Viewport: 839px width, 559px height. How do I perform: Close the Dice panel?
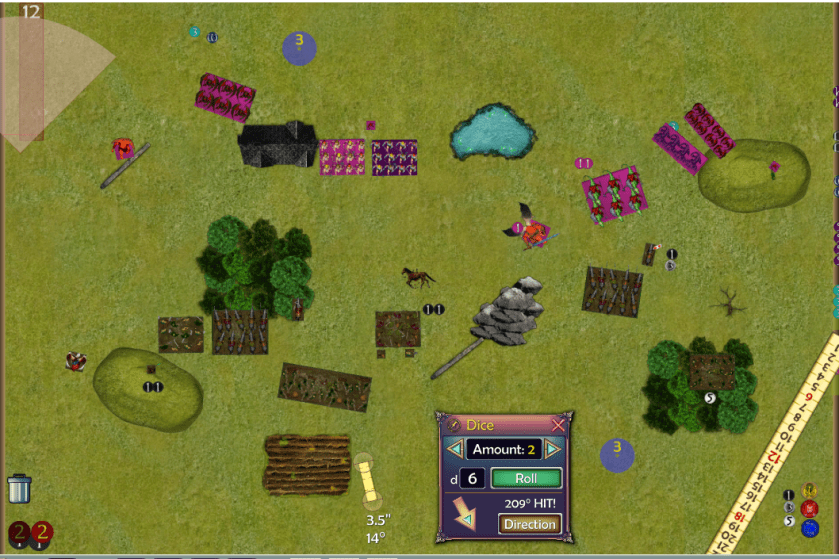pos(558,425)
